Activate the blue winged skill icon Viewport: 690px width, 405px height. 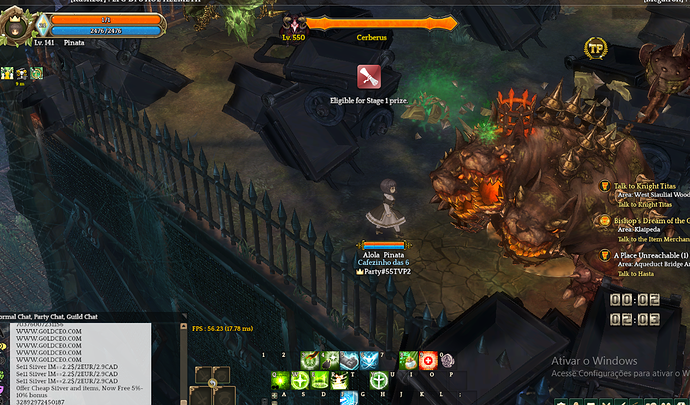(x=369, y=360)
